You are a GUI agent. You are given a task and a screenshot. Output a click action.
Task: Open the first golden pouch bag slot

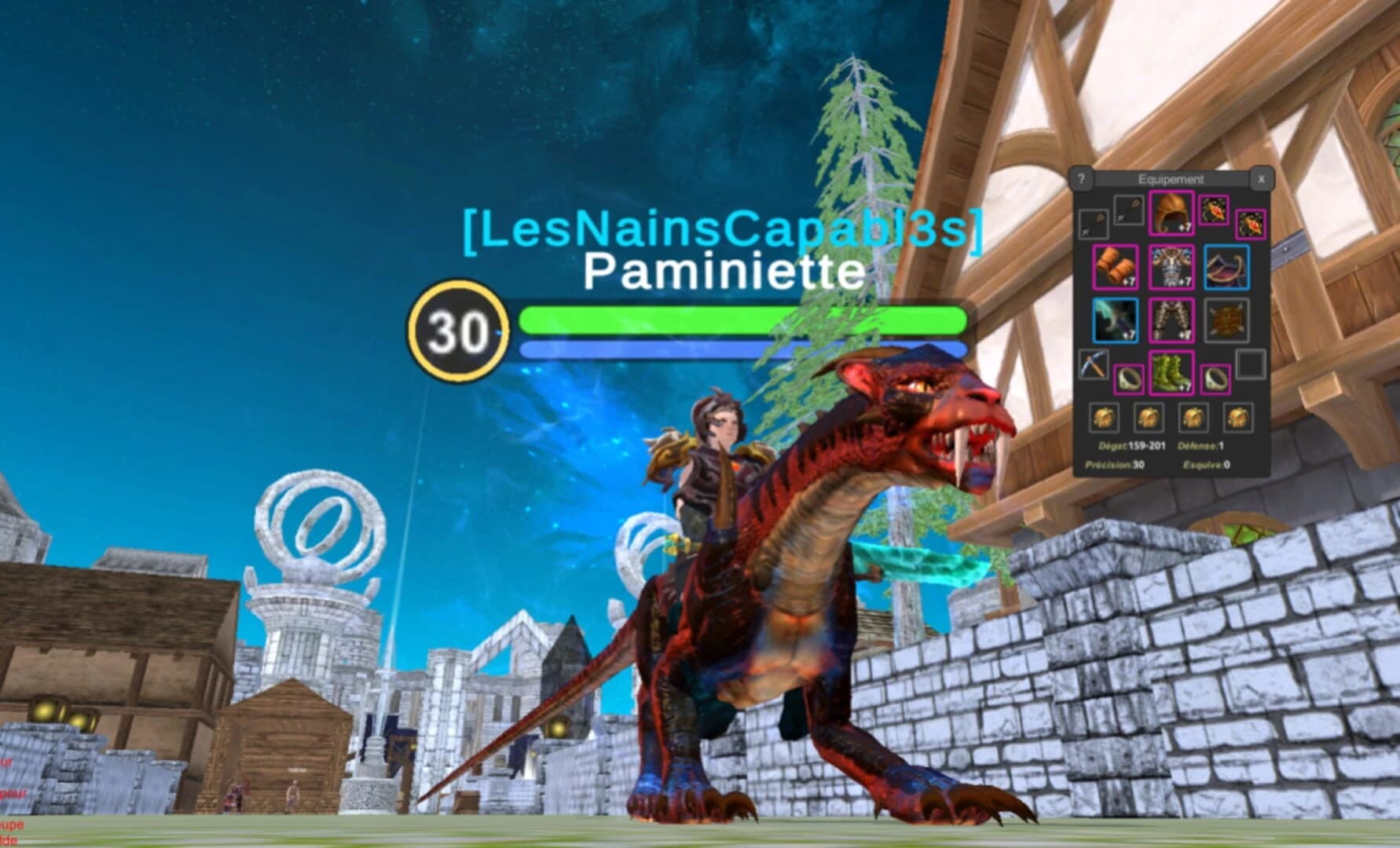click(x=1105, y=417)
